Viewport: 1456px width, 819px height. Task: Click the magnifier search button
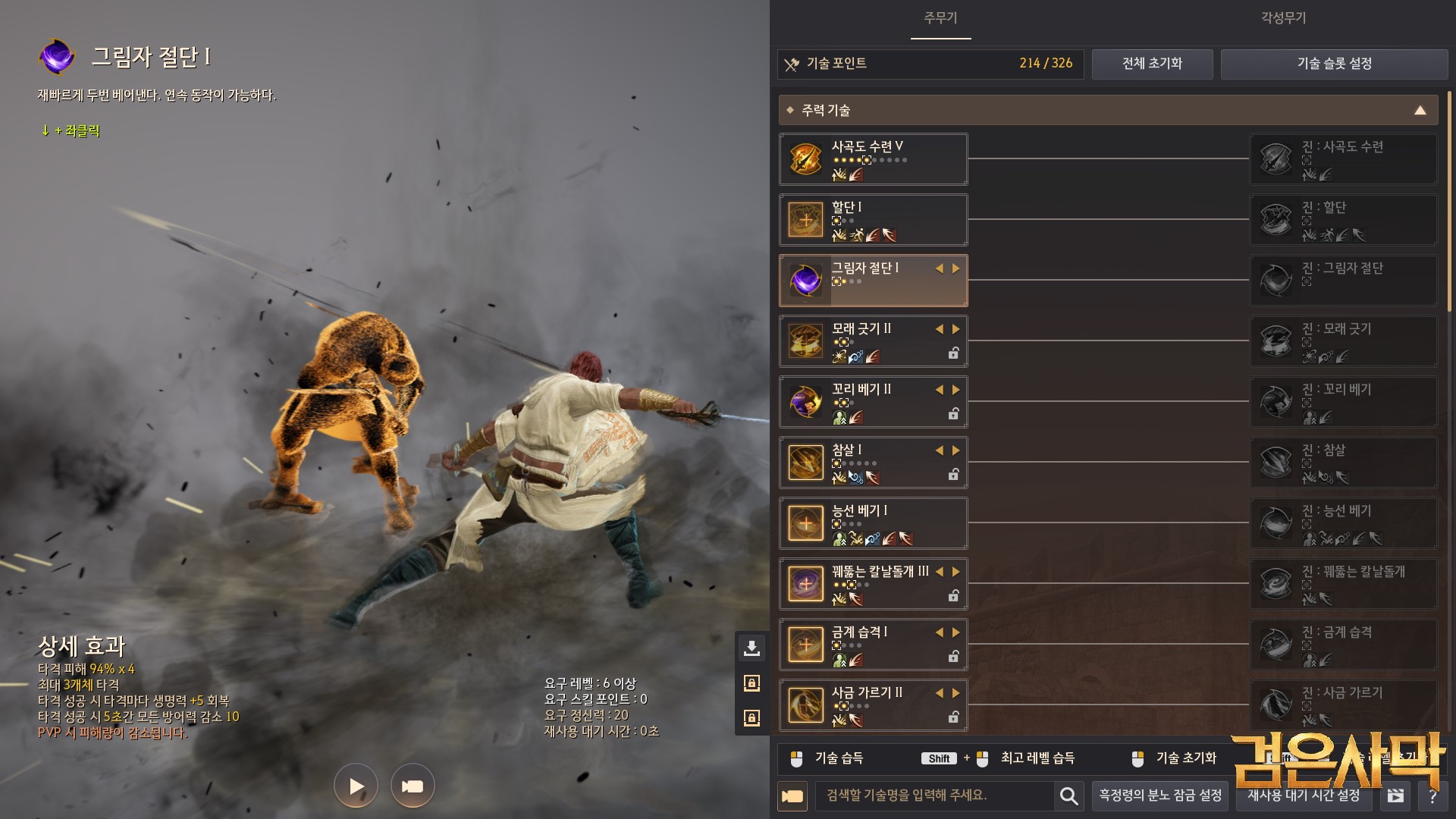(x=1068, y=795)
